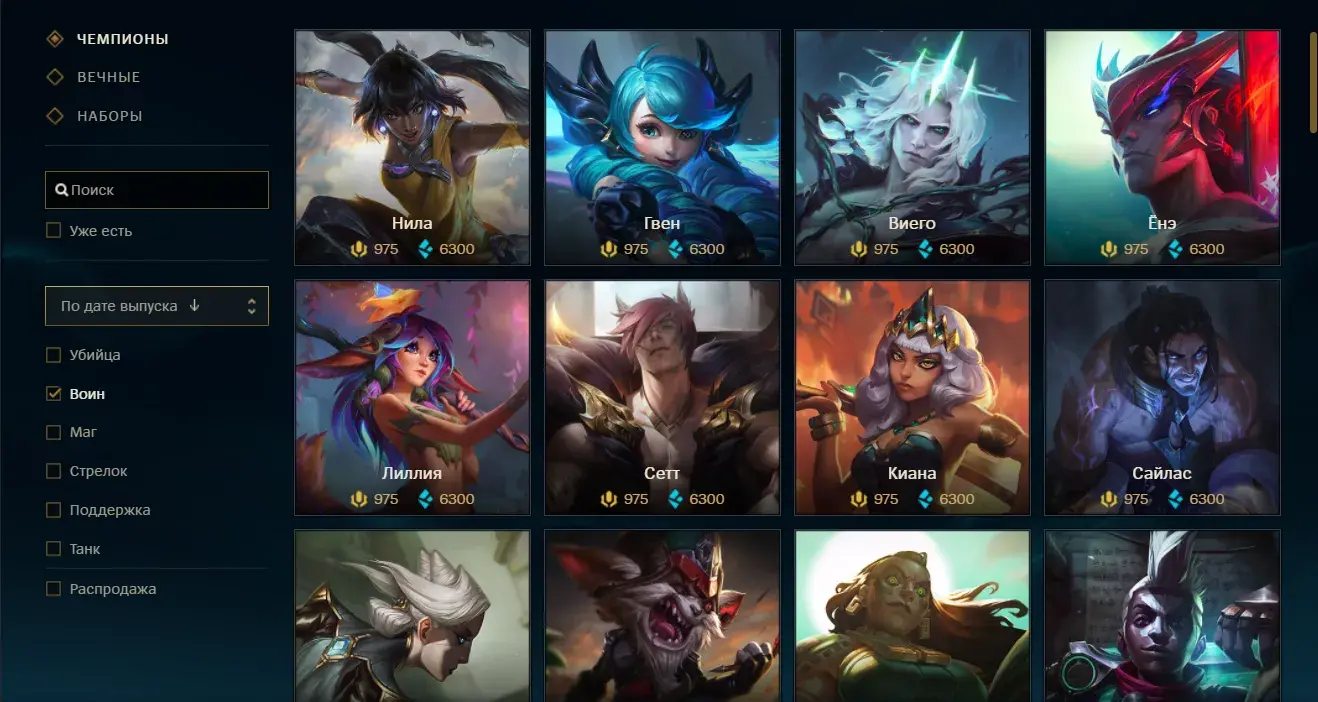Screen dimensions: 1318x702
Task: Check the Стрелок role filter
Action: pos(54,471)
